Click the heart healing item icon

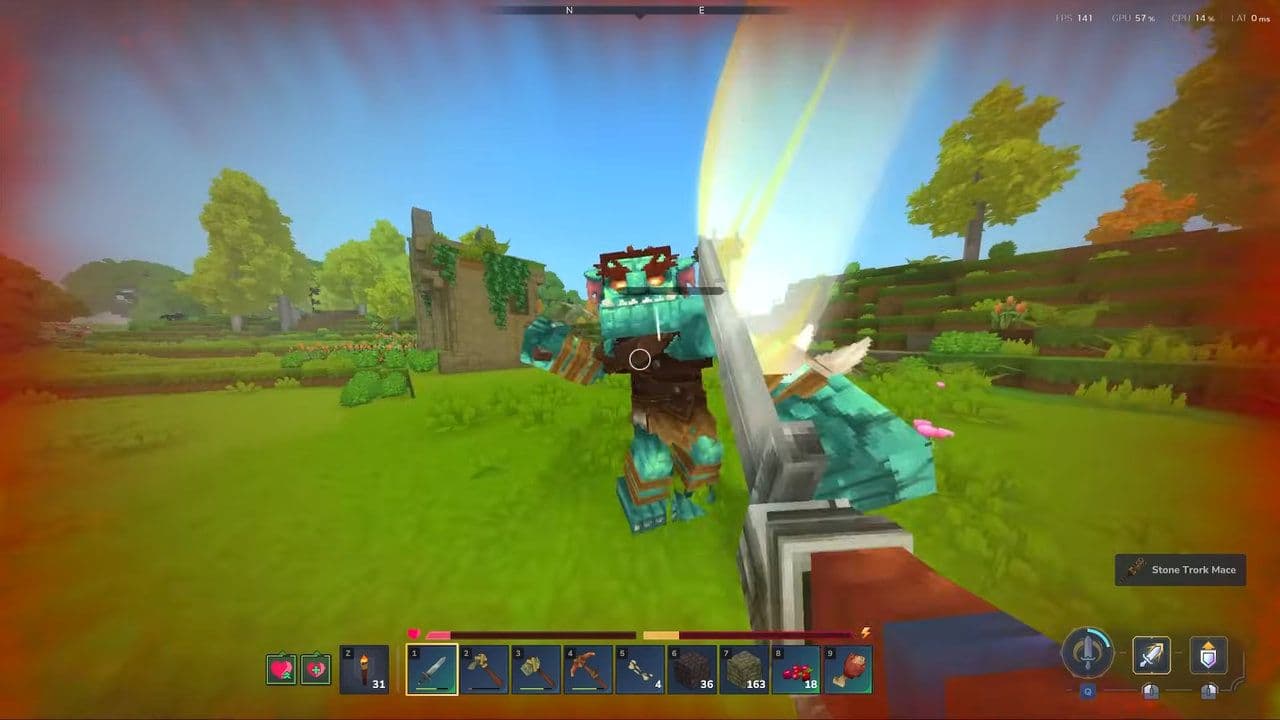[293, 668]
